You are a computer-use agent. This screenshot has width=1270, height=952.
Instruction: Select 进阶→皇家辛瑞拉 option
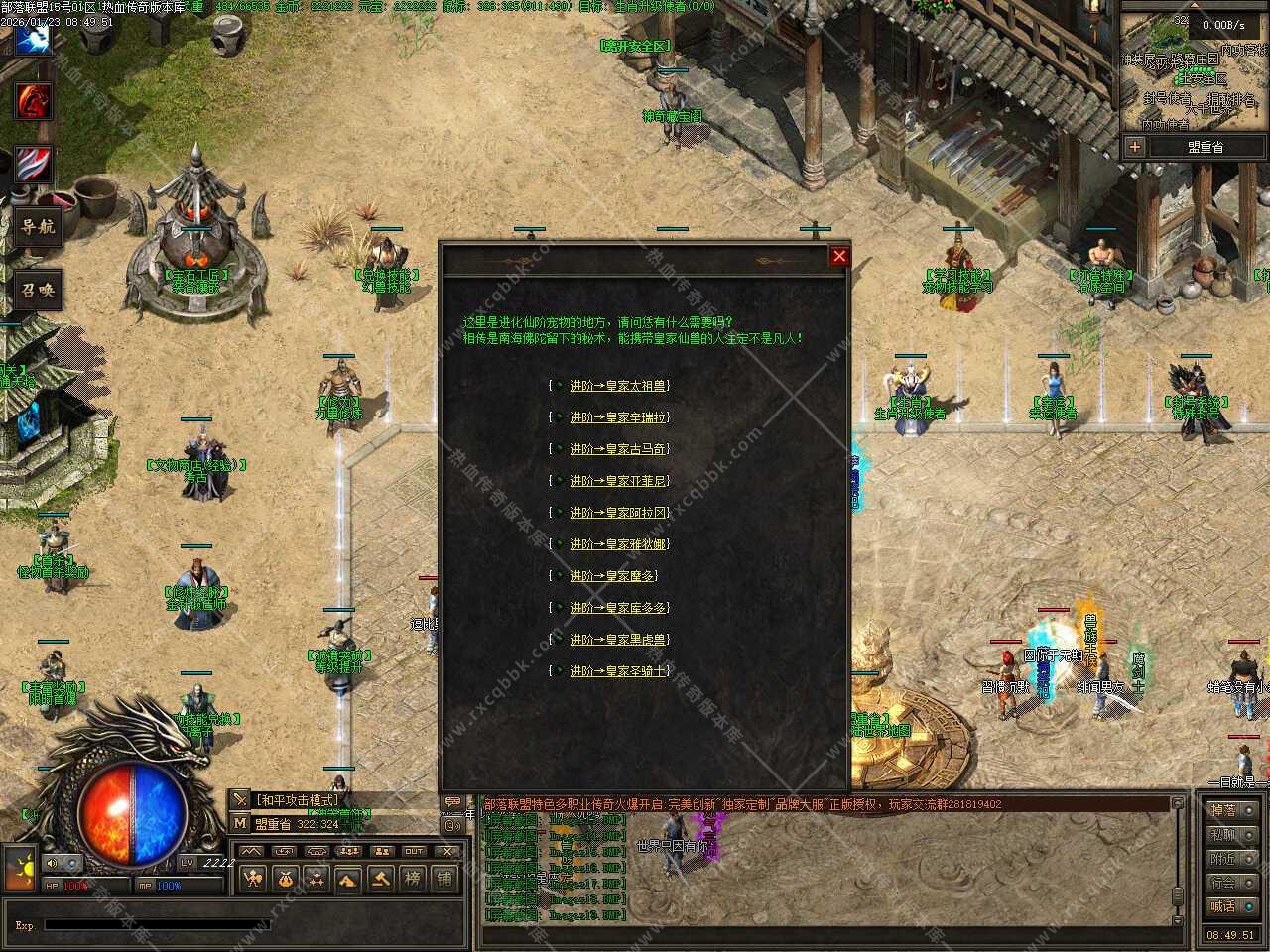point(618,417)
